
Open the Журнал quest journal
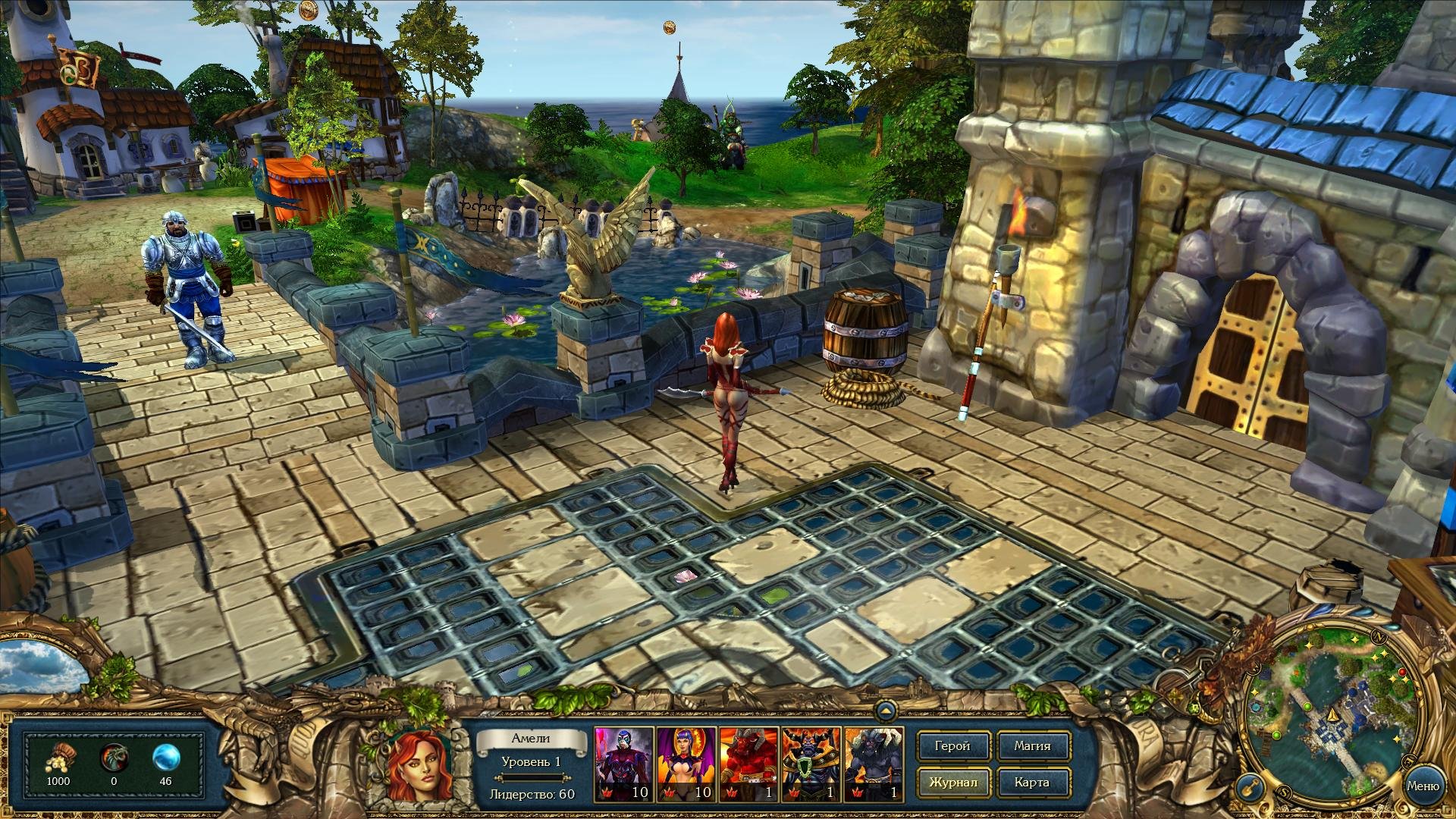click(x=952, y=783)
